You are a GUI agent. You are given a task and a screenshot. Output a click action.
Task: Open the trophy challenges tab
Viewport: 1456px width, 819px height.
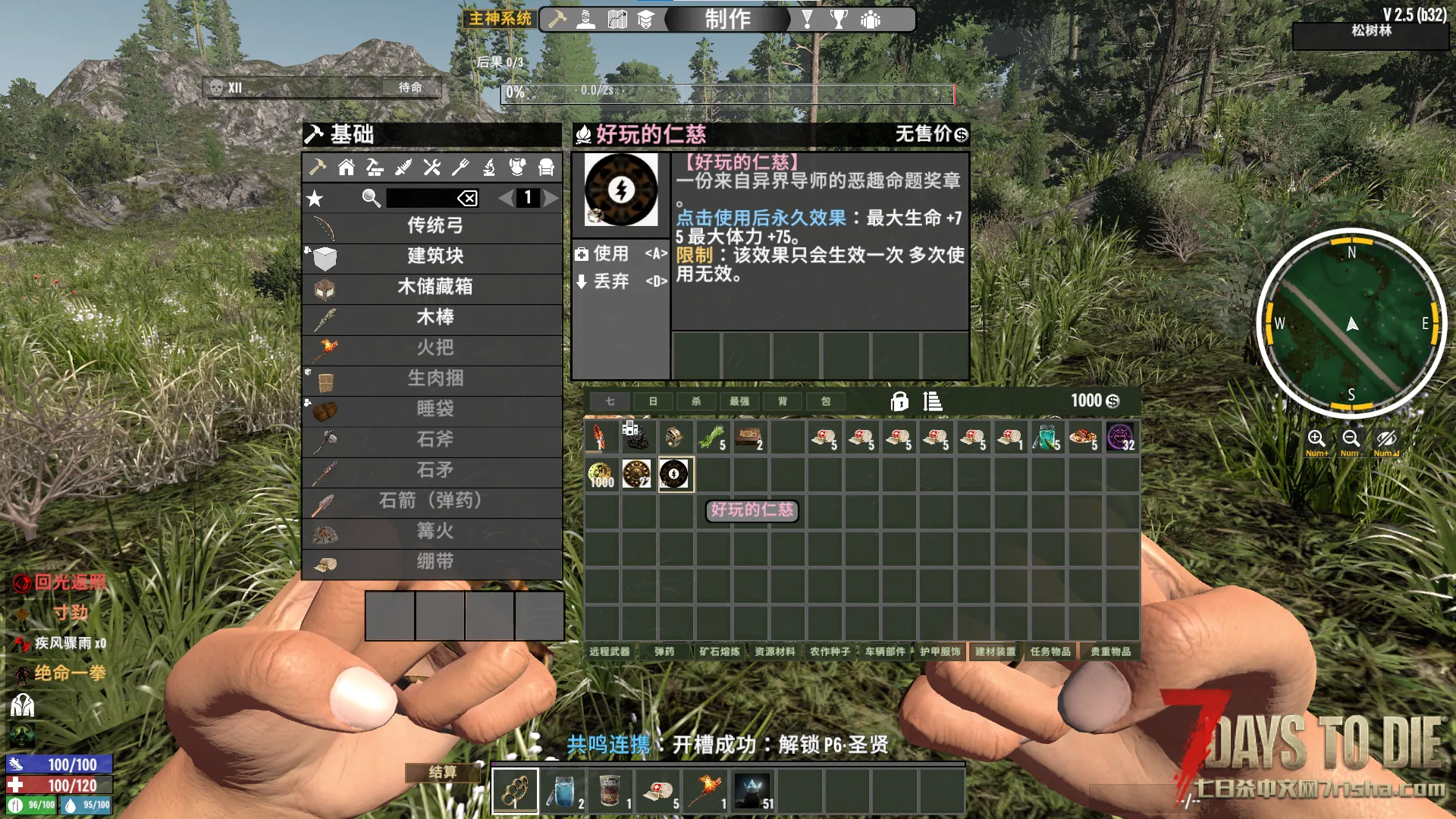pos(838,19)
